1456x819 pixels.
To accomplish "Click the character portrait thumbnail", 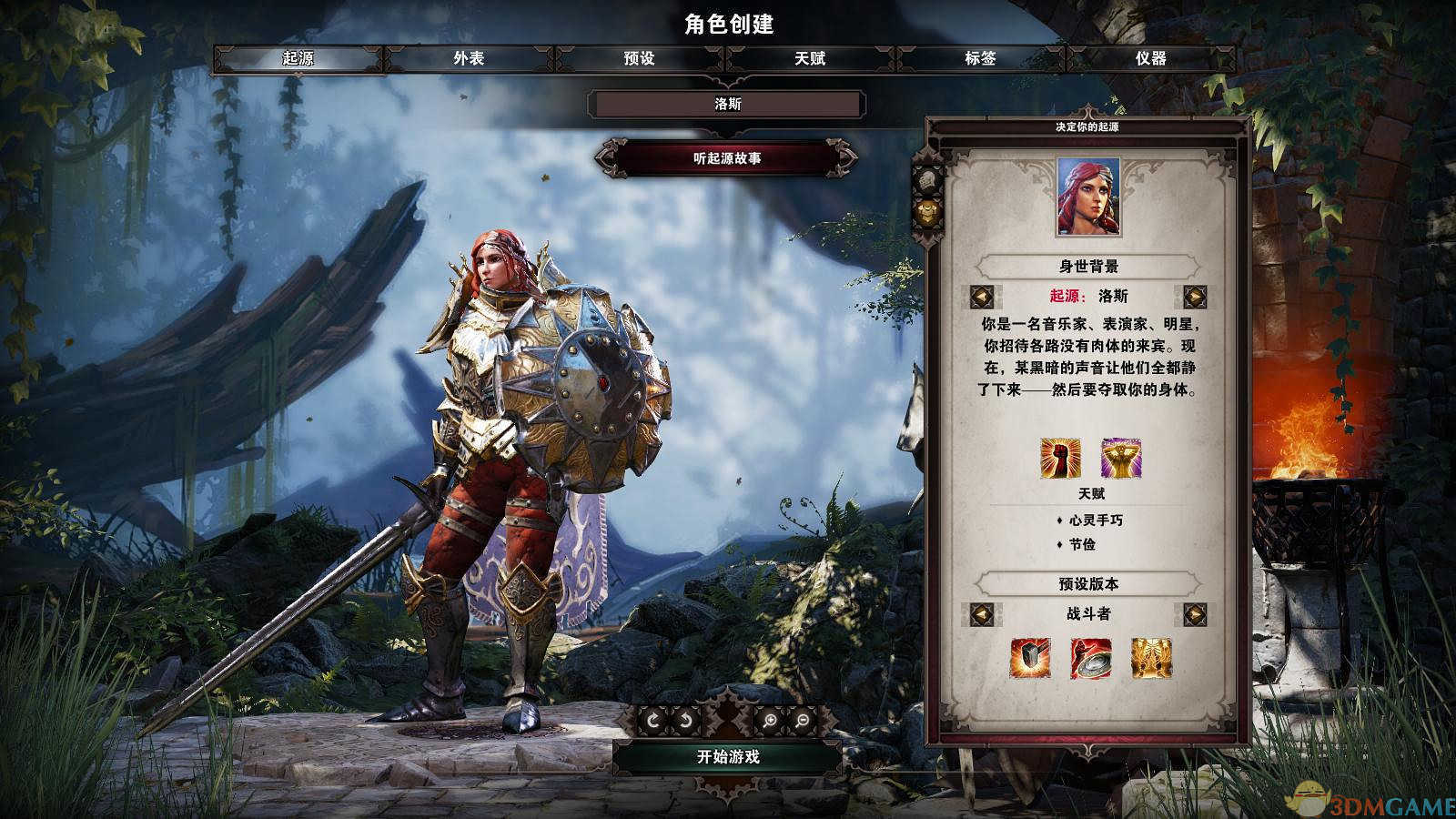I will pos(1088,198).
